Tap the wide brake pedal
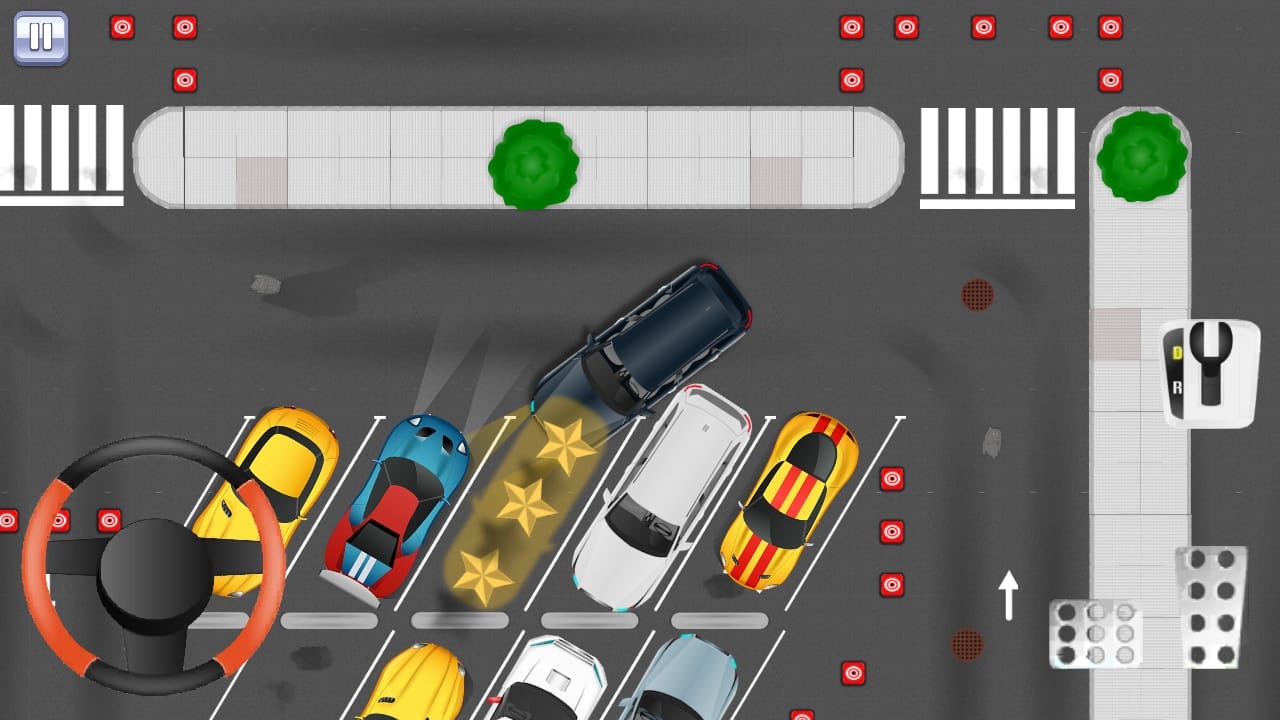This screenshot has width=1280, height=720. (x=1096, y=633)
